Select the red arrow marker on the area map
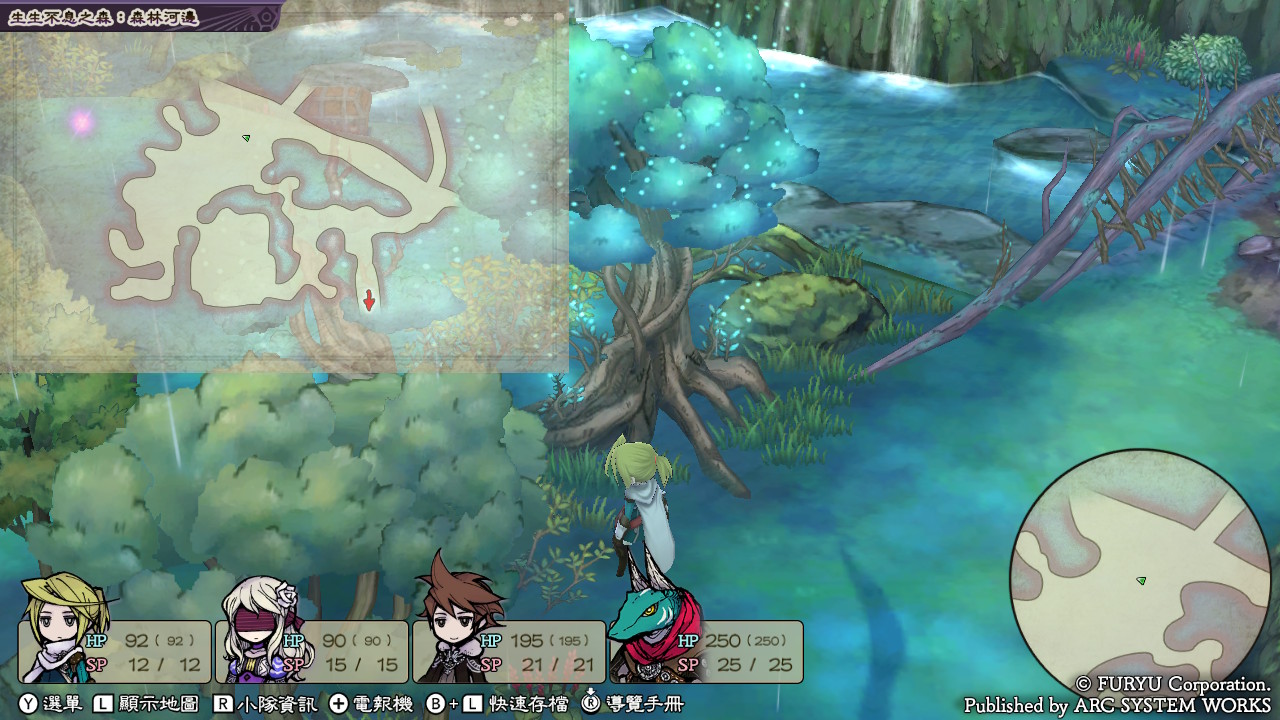1280x720 pixels. tap(369, 300)
